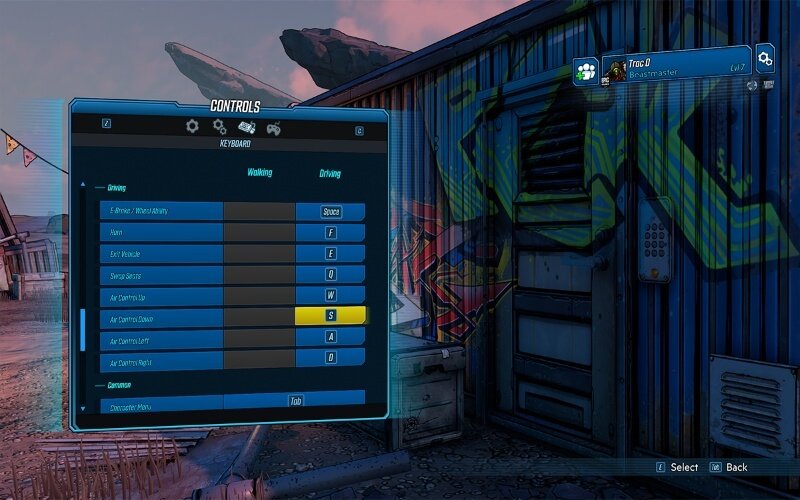
Task: Switch to the single gear settings tab
Action: click(192, 127)
